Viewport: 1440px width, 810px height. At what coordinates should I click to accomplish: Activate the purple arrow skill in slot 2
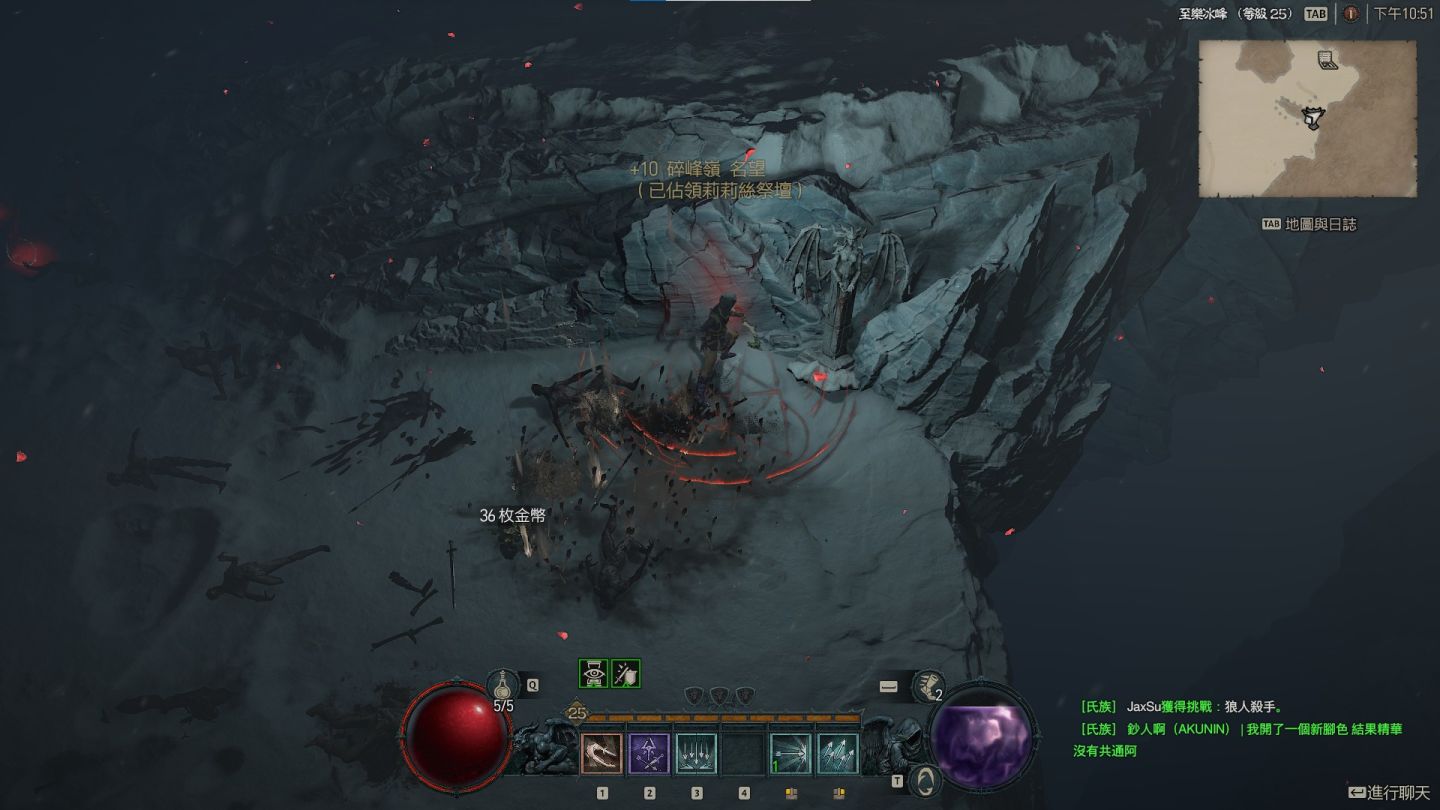(649, 754)
